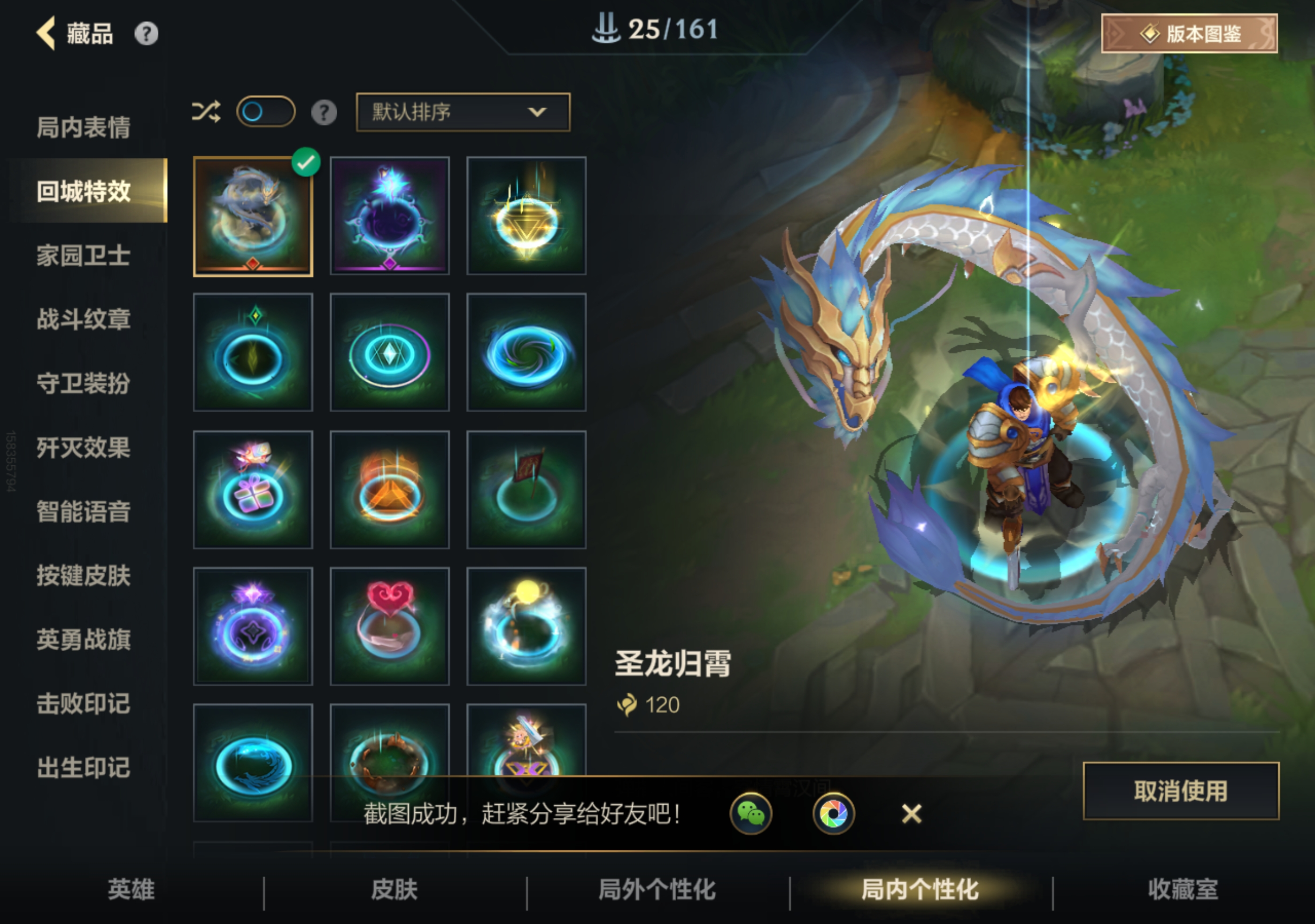Open the 默认排序 sorting dropdown
The width and height of the screenshot is (1315, 924).
(x=462, y=113)
